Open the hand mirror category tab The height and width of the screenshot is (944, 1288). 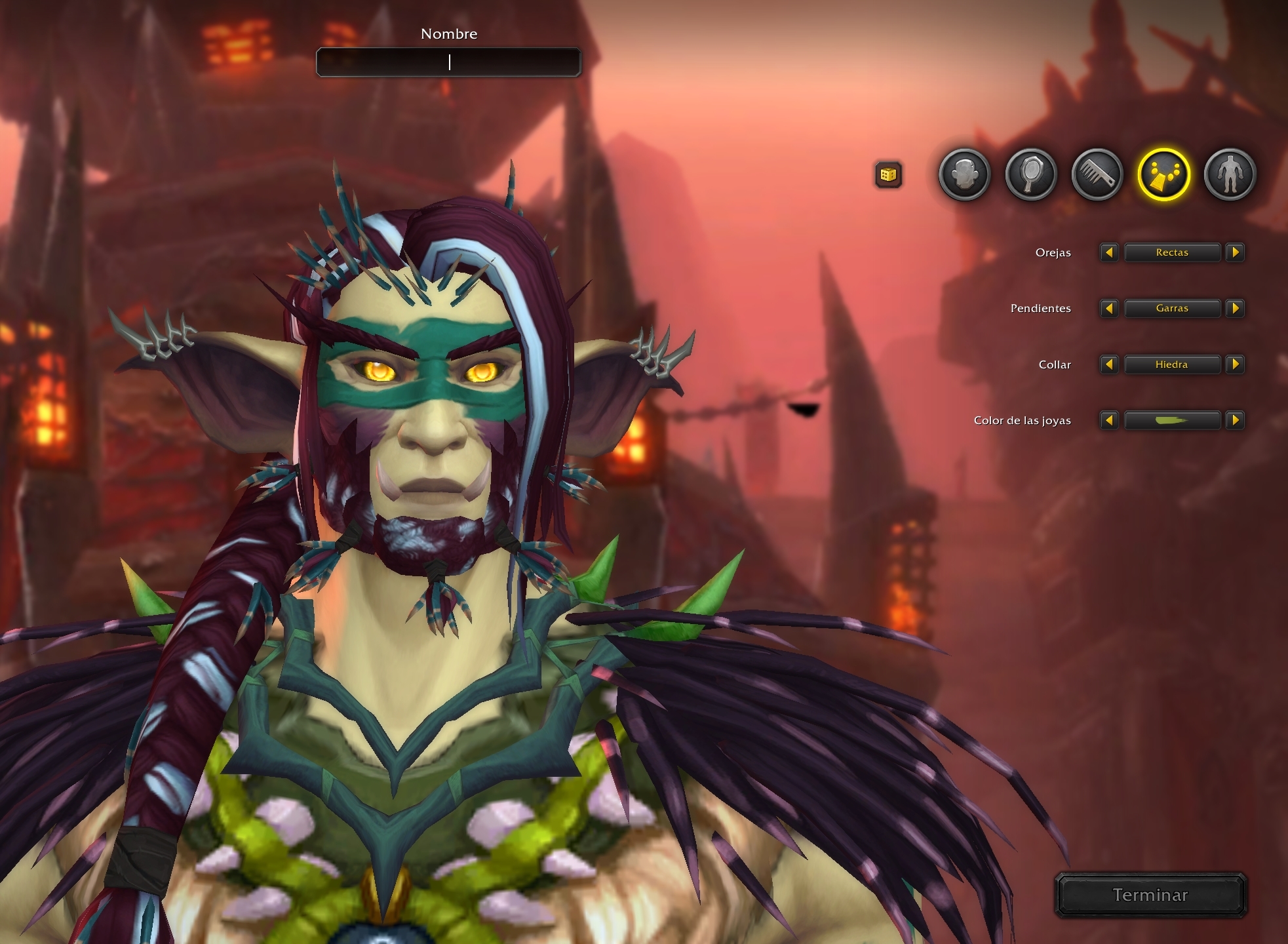tap(1031, 175)
